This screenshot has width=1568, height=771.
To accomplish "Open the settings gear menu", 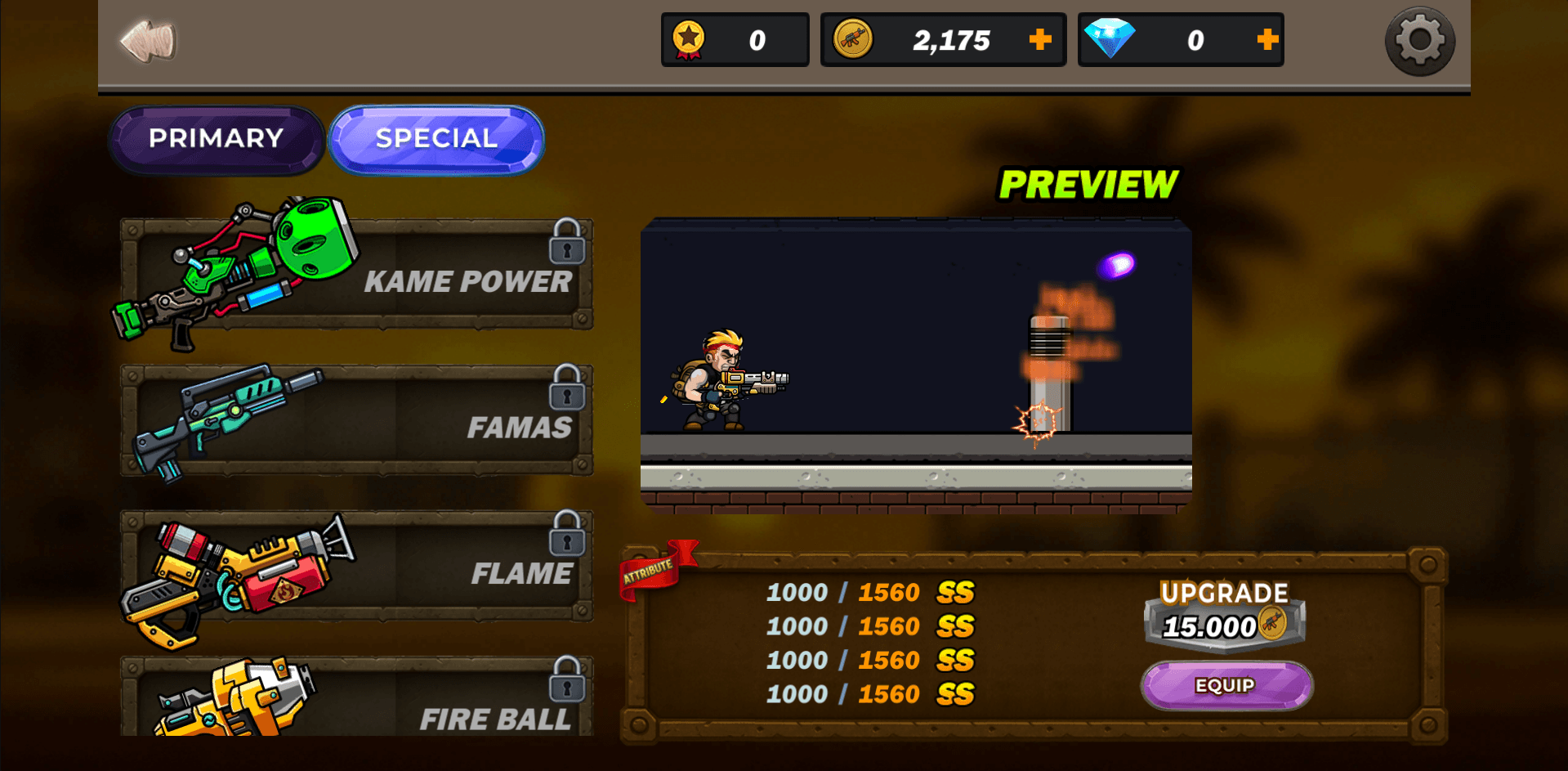I will pos(1419,39).
